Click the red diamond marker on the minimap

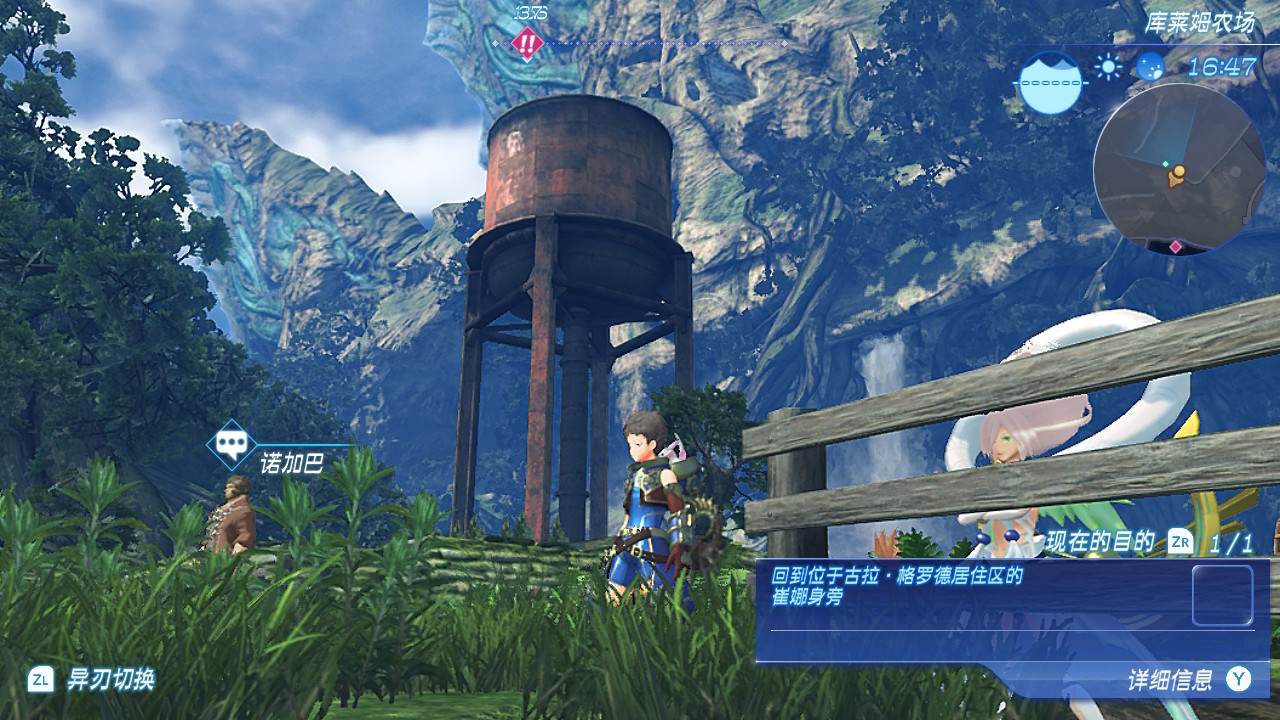(x=1176, y=246)
